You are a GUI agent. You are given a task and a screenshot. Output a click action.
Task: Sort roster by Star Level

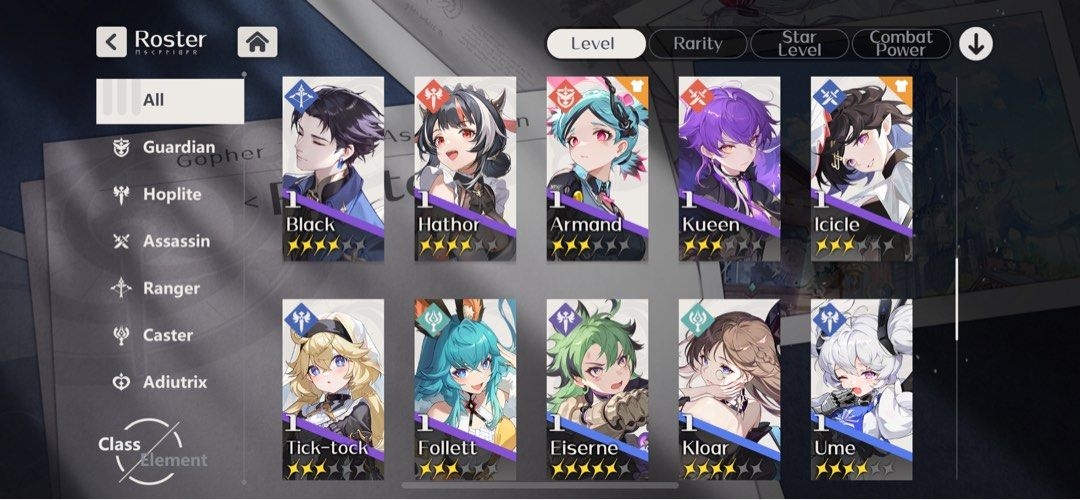point(799,43)
